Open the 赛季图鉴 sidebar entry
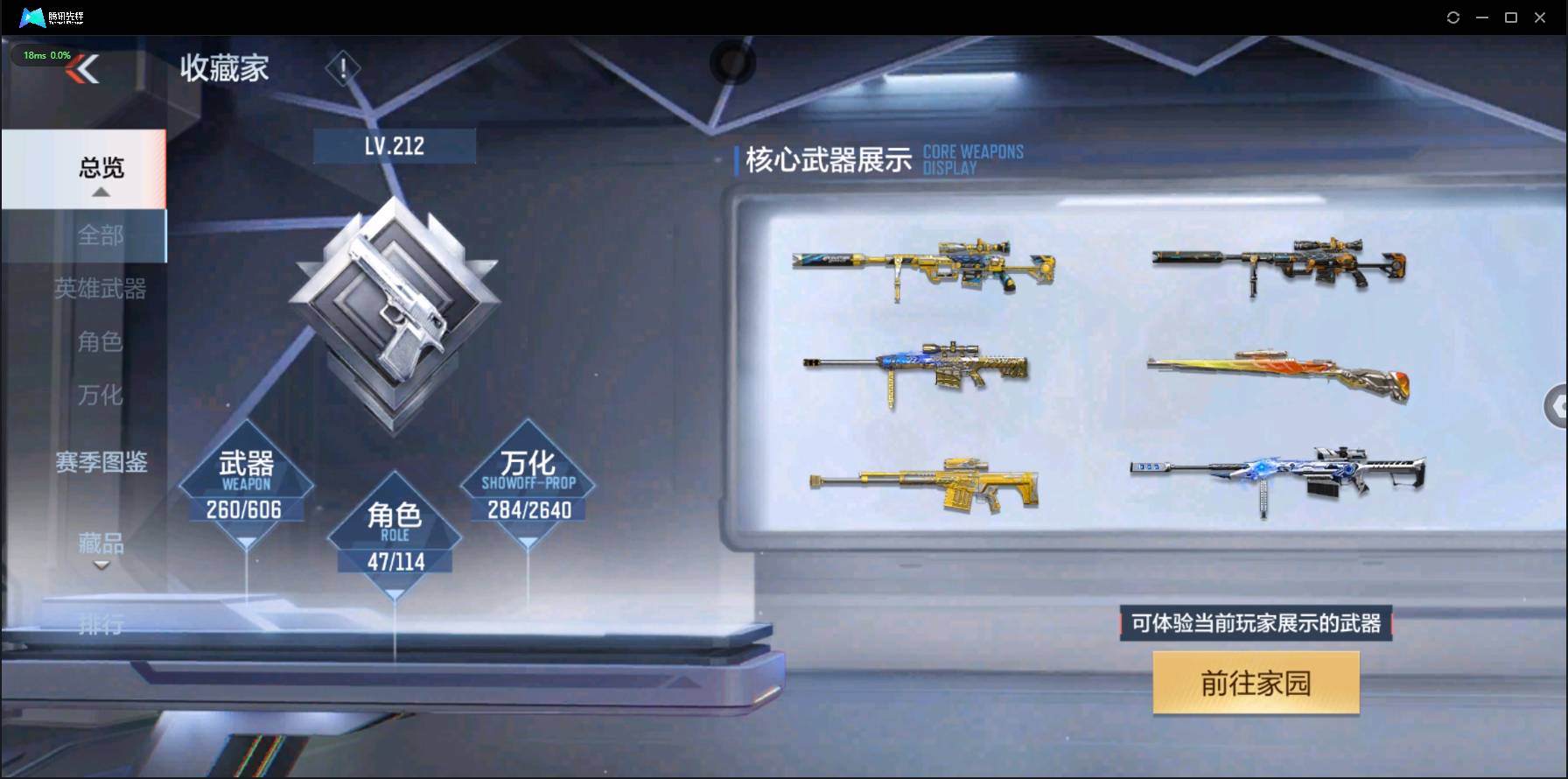Image resolution: width=1568 pixels, height=779 pixels. (x=101, y=464)
